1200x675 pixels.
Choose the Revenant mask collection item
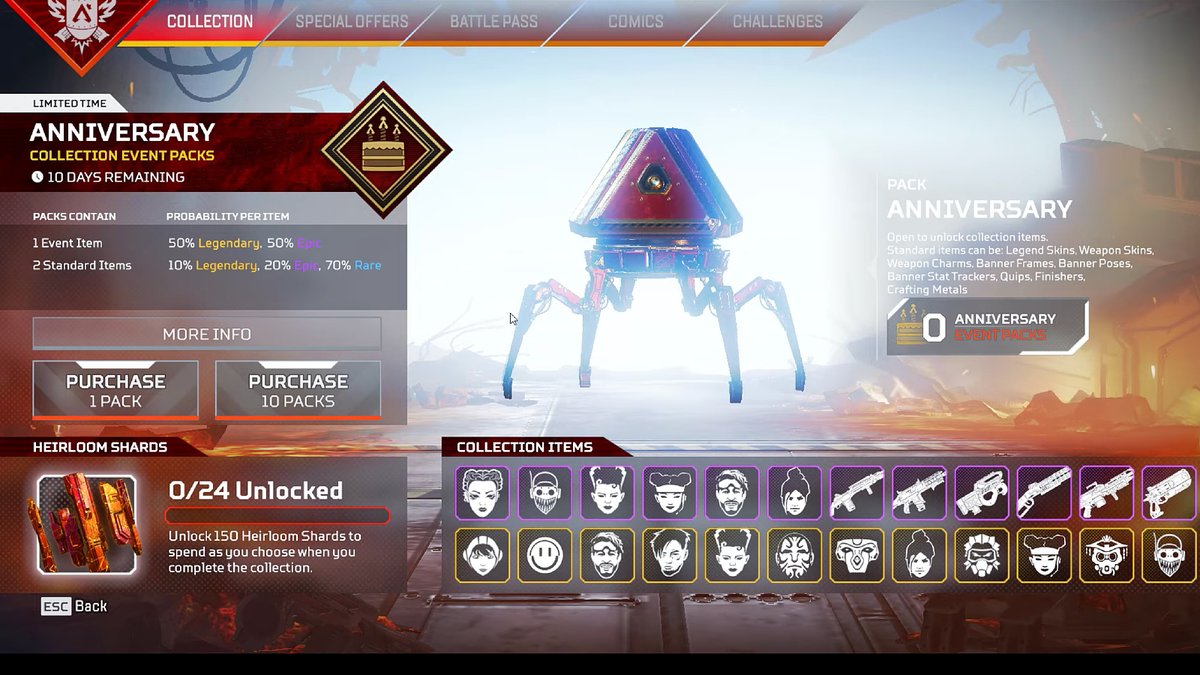point(856,555)
